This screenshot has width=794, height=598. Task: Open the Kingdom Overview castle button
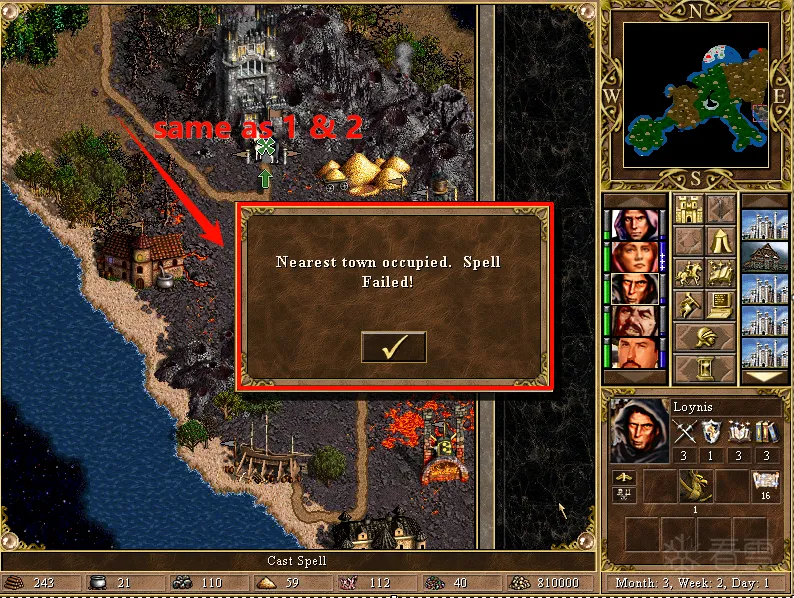click(x=688, y=210)
